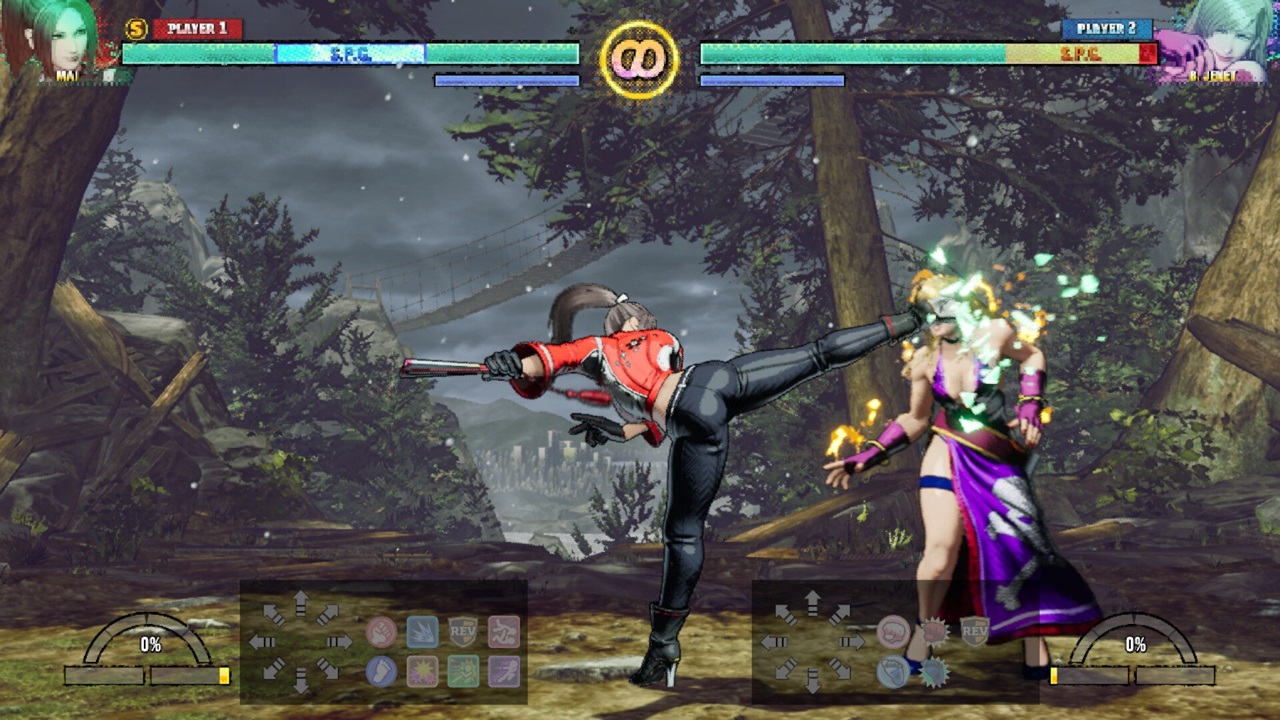The image size is (1280, 720).
Task: Click the foot Kick circle icon for Player 2
Action: click(x=894, y=671)
